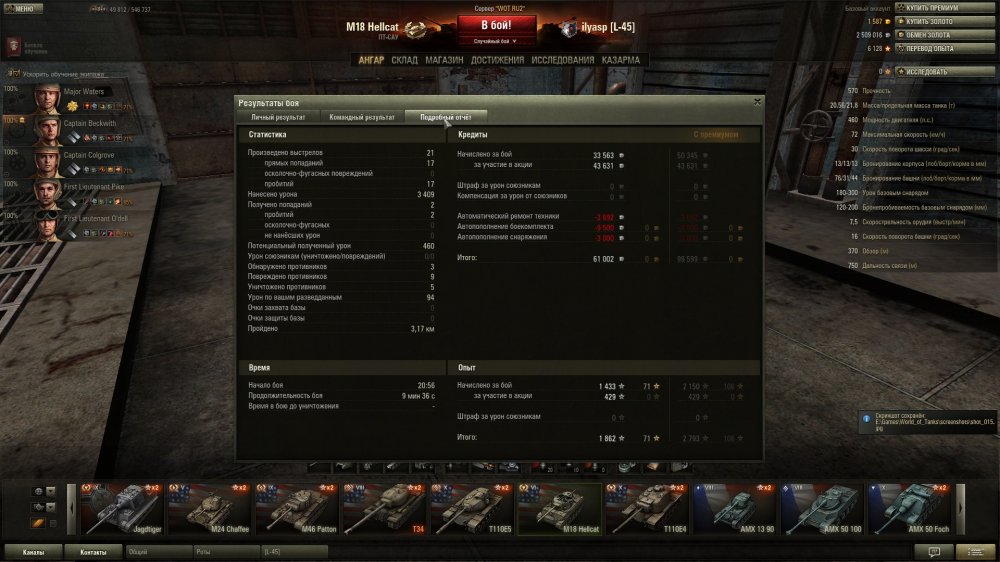The width and height of the screenshot is (1000, 562).
Task: Open the Контакты list
Action: pyautogui.click(x=93, y=551)
